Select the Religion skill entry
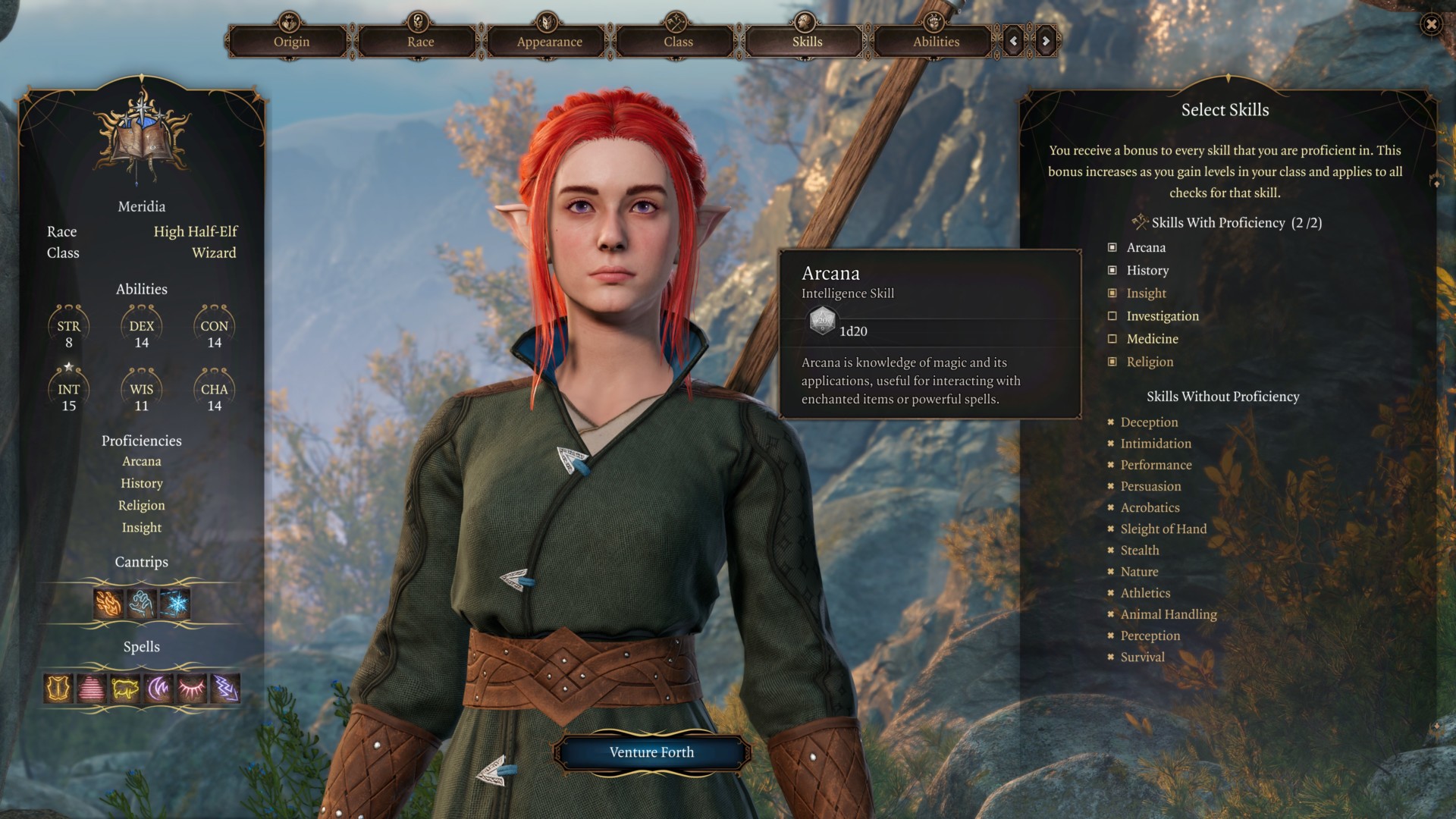Screen dimensions: 1456x819 click(x=1150, y=362)
